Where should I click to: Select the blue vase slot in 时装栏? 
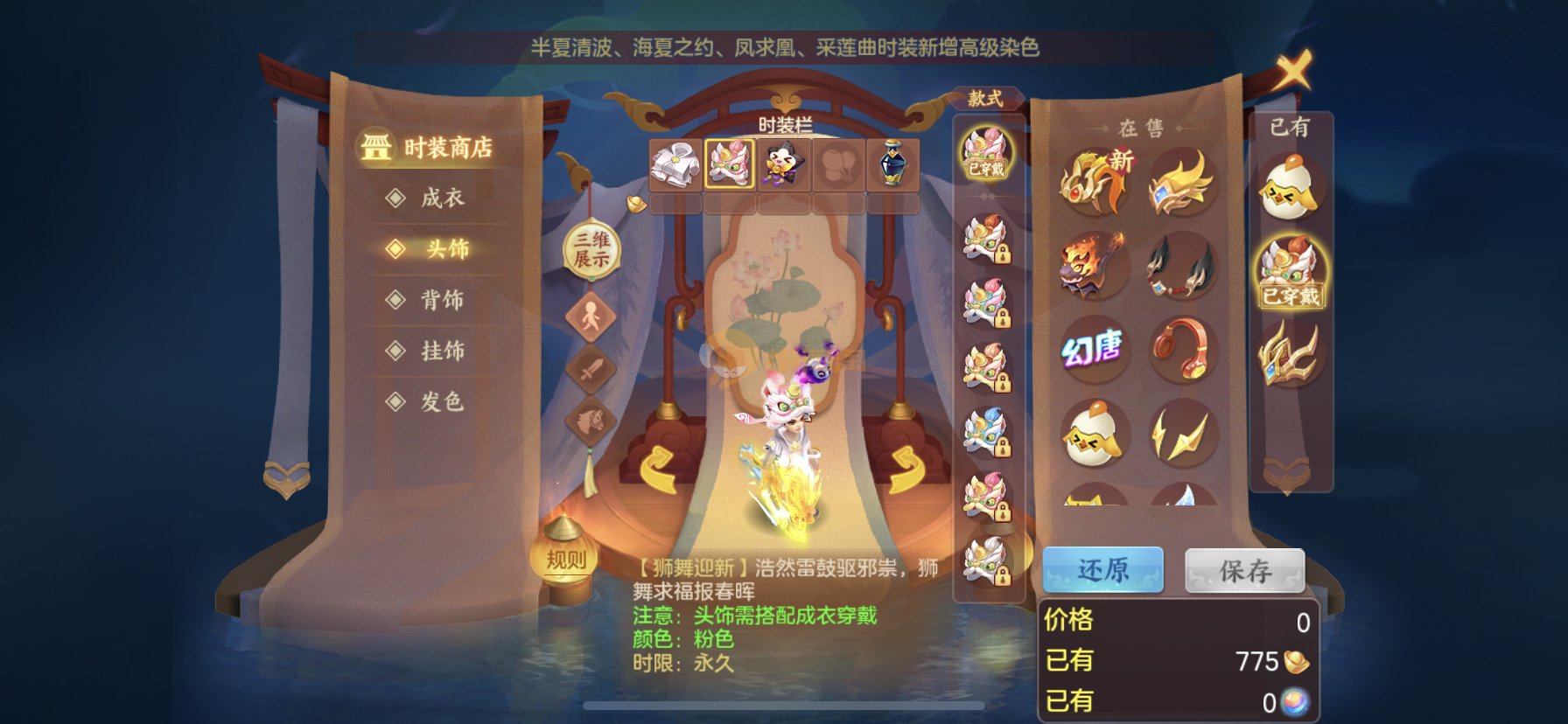[x=892, y=164]
